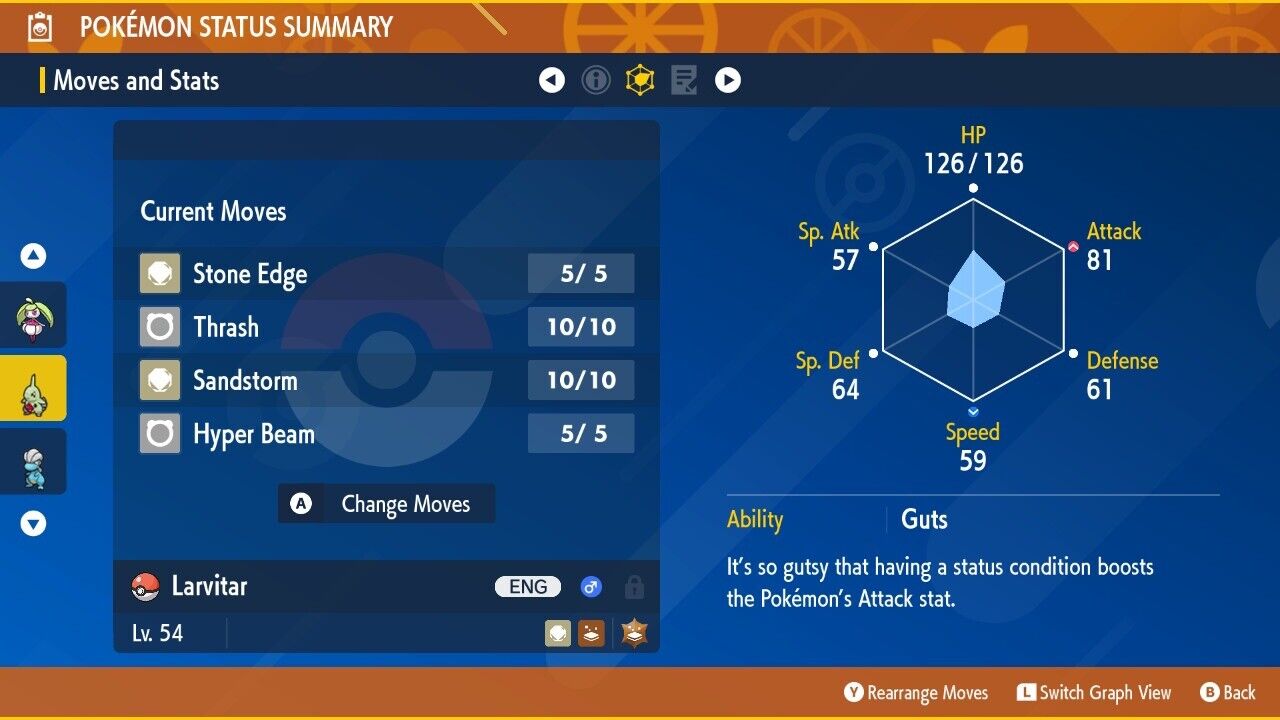
Task: Go Back from the summary screen
Action: [1228, 693]
